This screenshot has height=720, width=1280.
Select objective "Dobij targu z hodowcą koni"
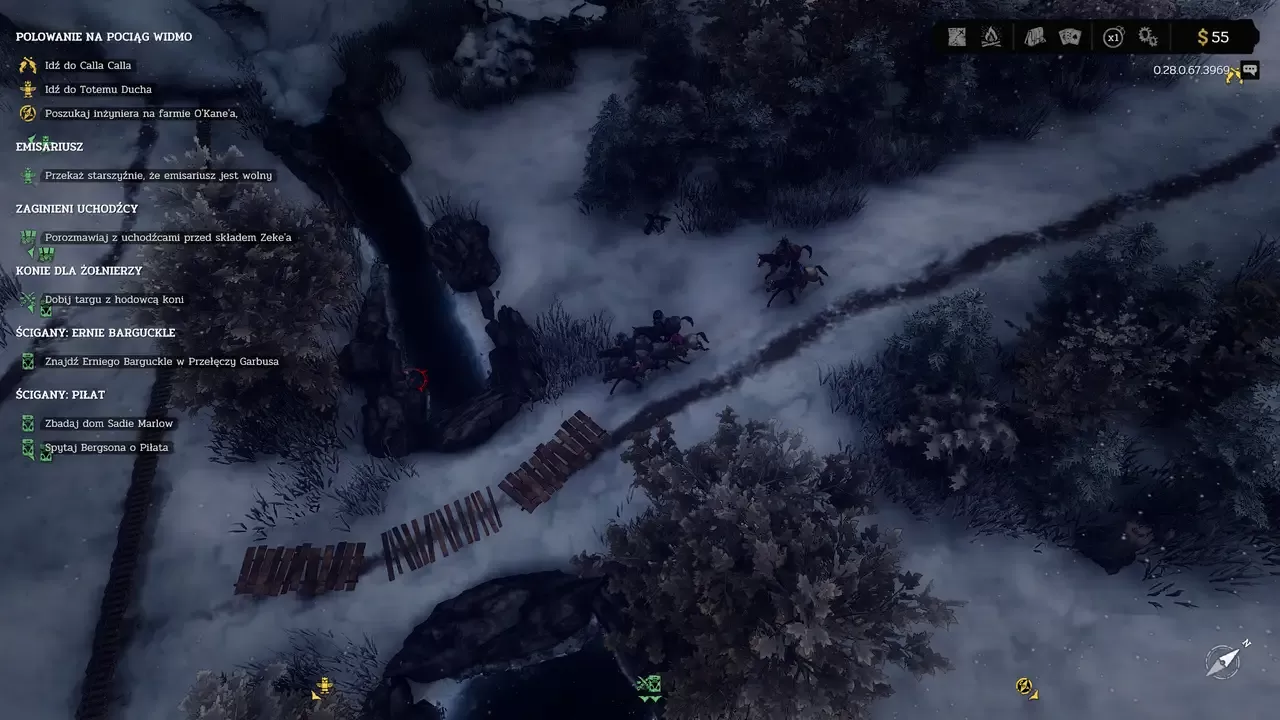(114, 300)
